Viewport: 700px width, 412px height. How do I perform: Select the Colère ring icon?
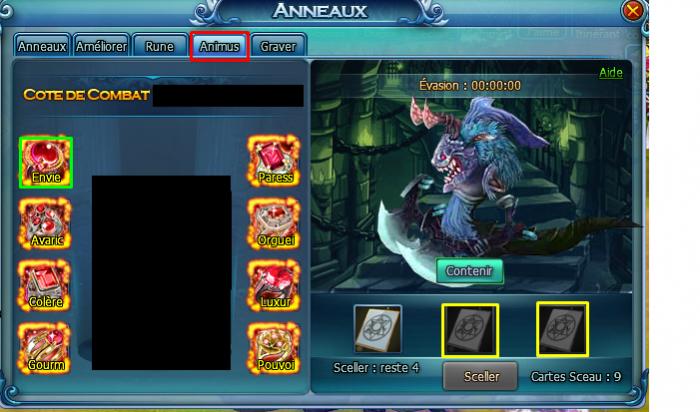click(46, 285)
